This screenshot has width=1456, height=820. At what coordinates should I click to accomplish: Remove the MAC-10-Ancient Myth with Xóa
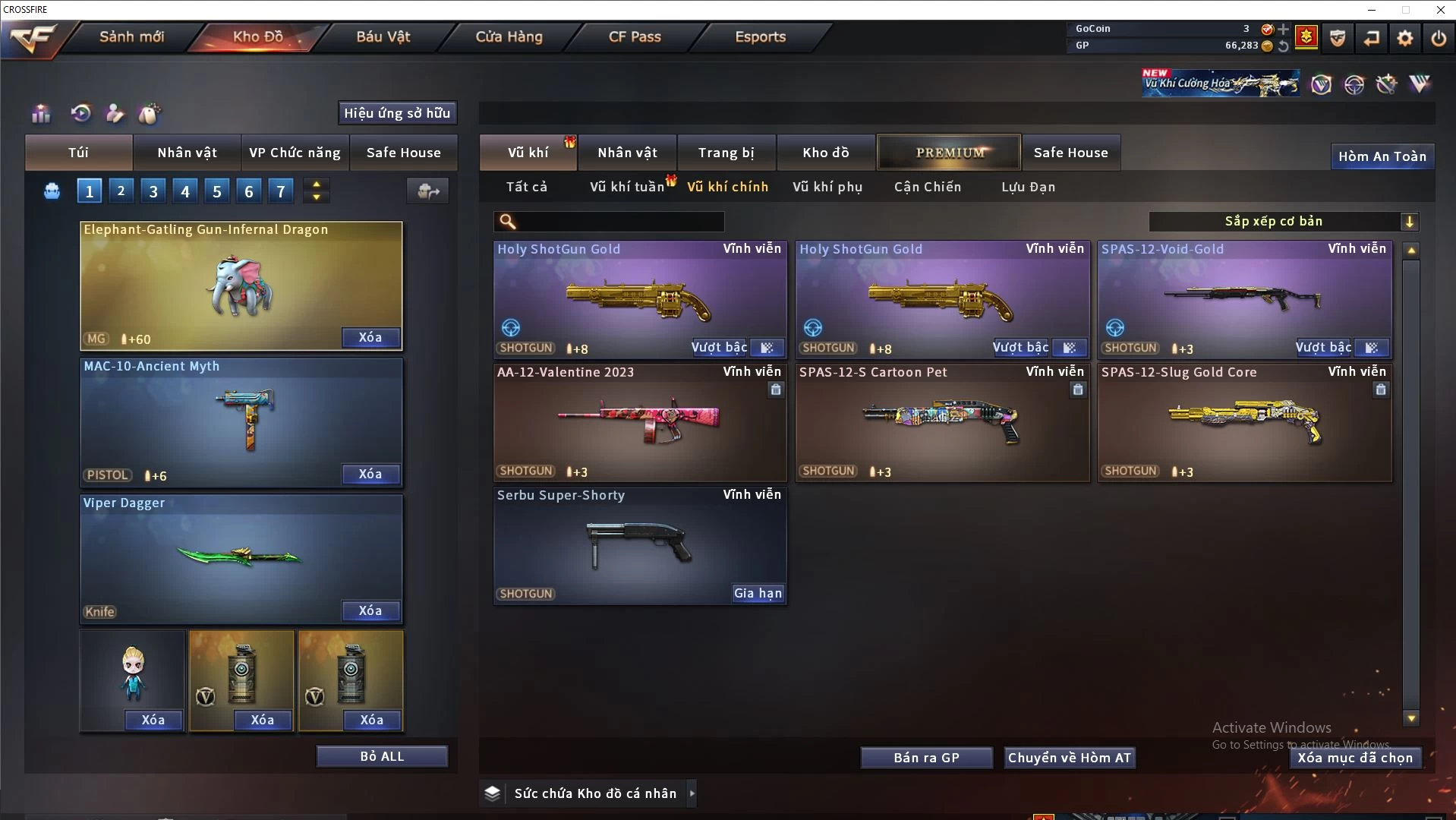370,474
